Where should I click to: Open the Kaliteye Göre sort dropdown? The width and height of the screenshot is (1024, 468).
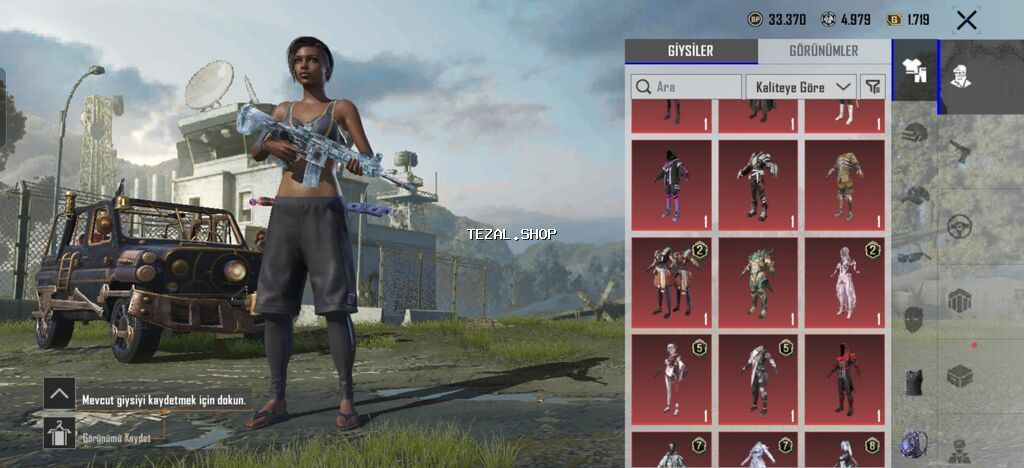[x=801, y=87]
